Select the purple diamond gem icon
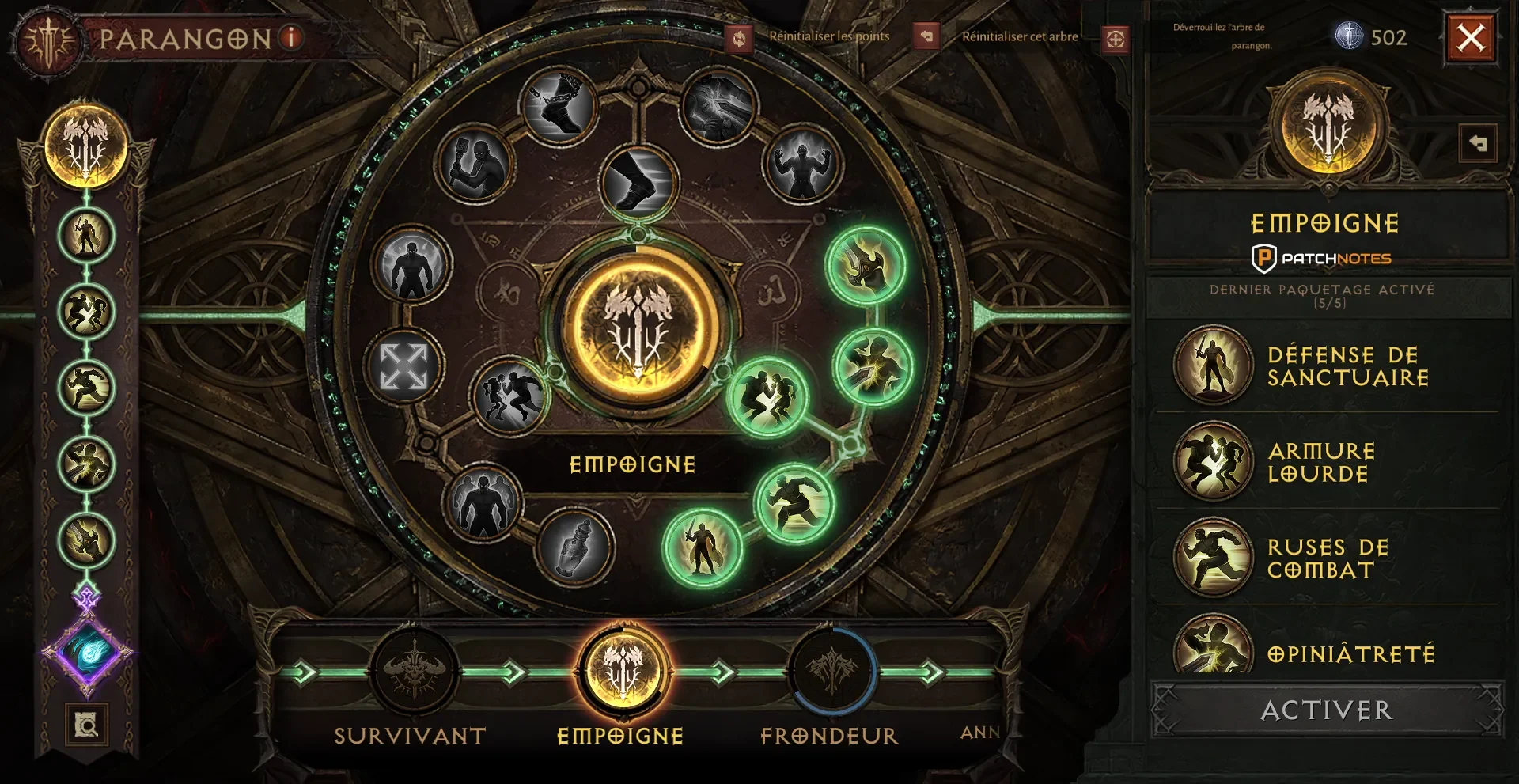The image size is (1519, 784). coord(87,652)
